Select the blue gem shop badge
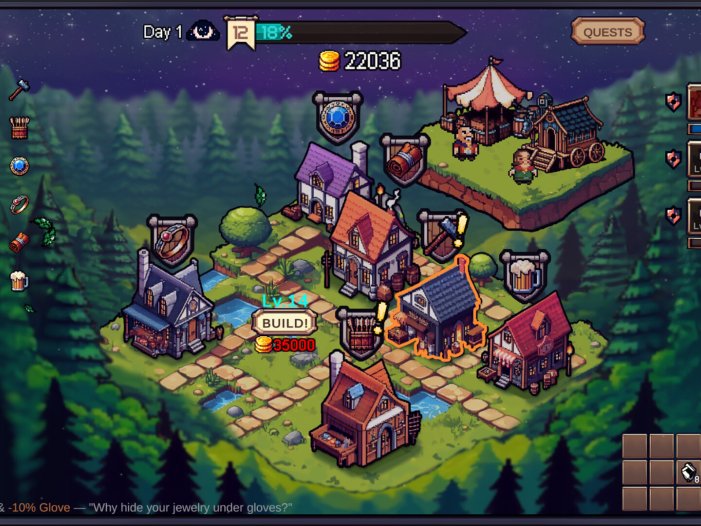701x526 pixels. coord(337,117)
